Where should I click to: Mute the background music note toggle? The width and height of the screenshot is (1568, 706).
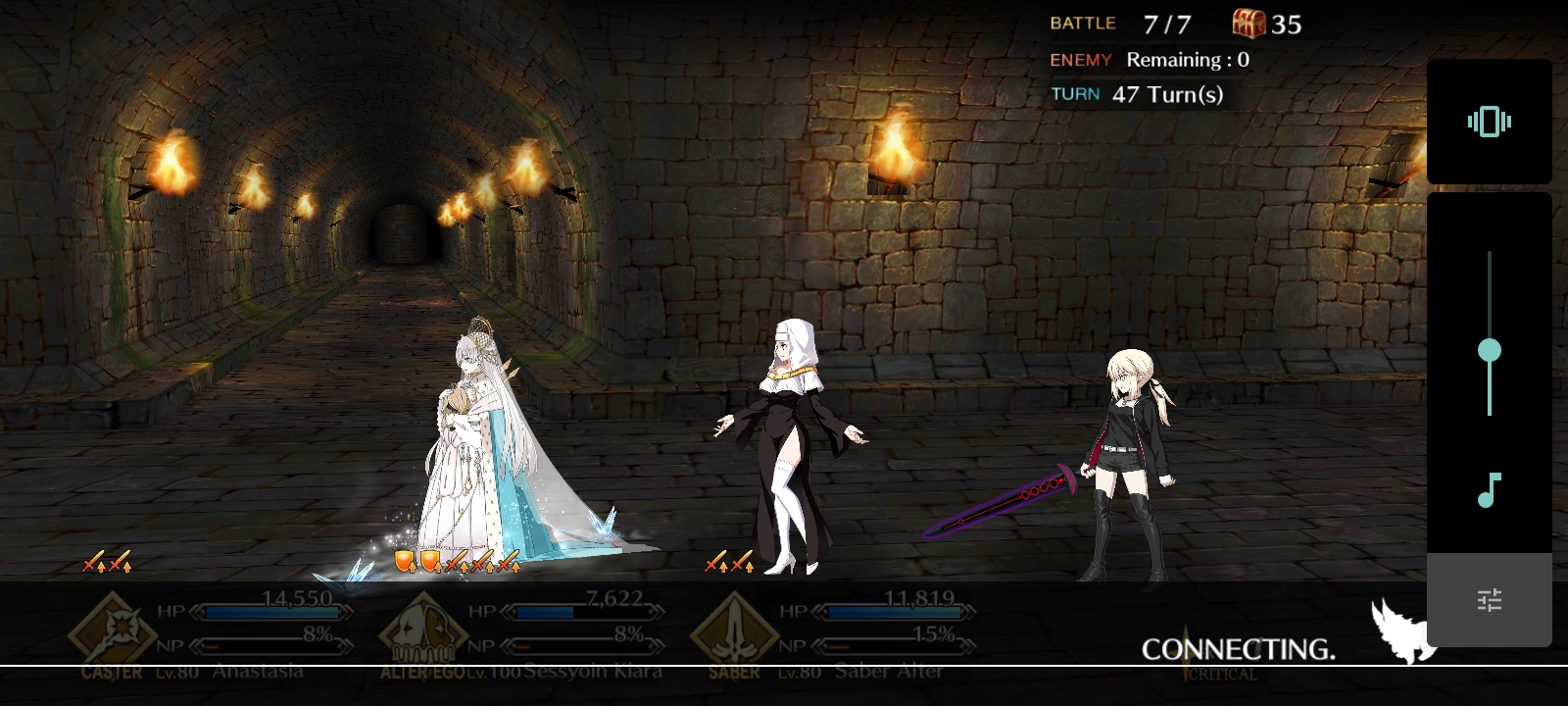1489,488
